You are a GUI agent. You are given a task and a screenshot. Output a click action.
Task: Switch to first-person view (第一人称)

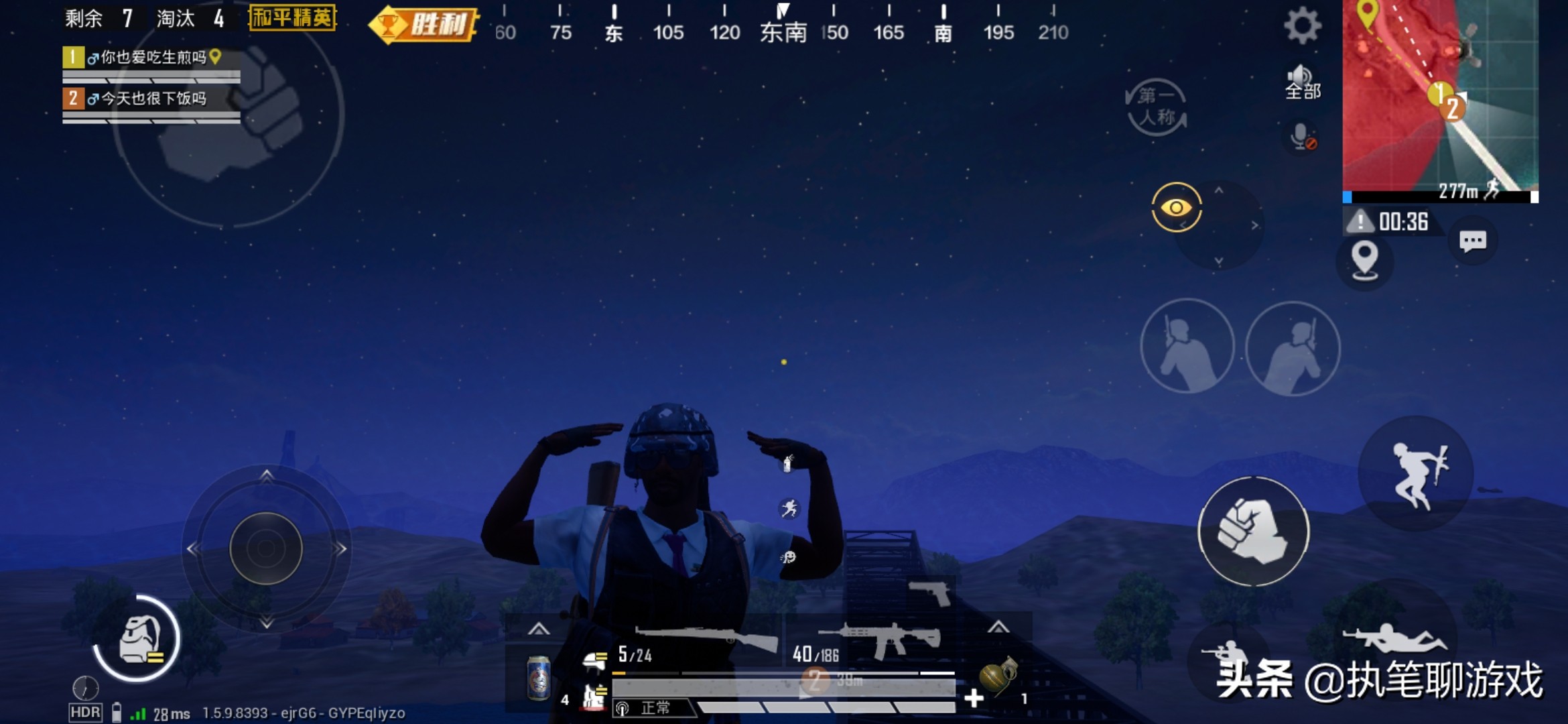click(x=1156, y=107)
